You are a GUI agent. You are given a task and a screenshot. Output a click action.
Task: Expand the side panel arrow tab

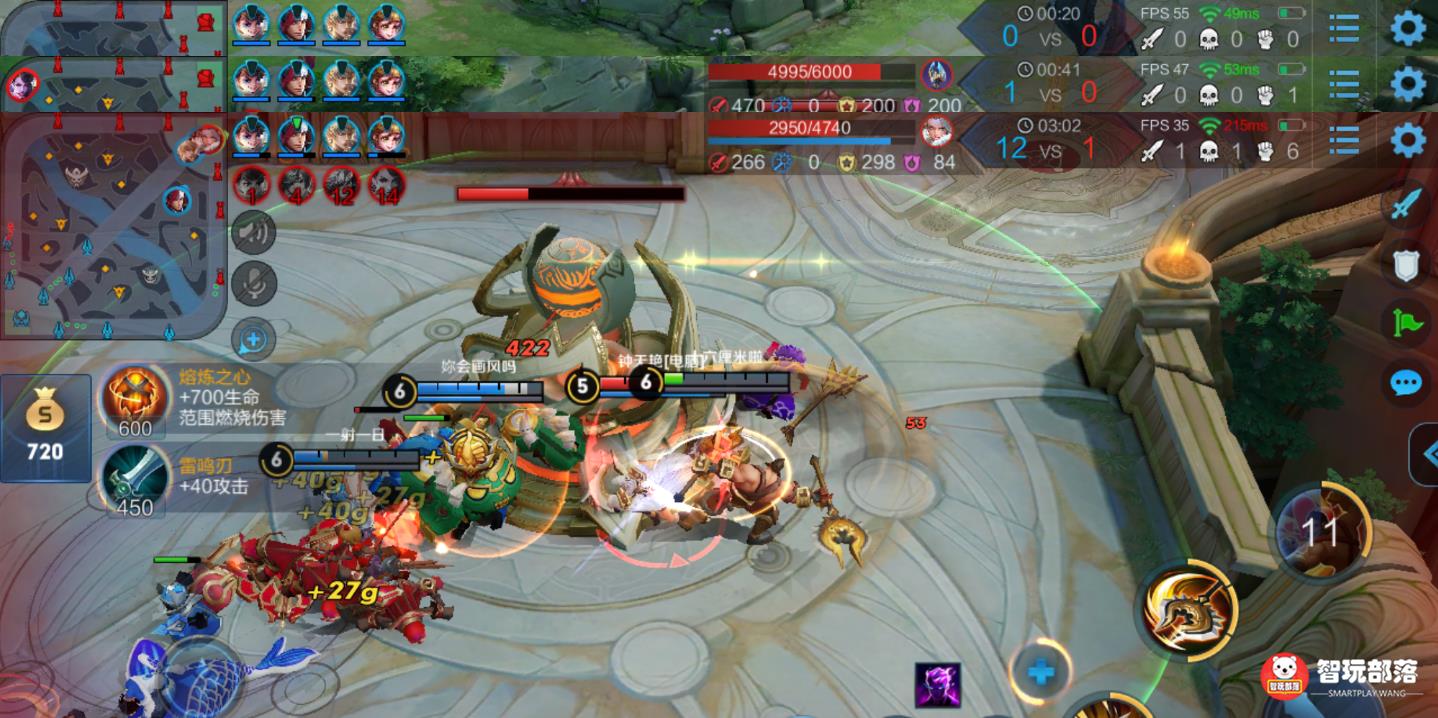click(1425, 455)
